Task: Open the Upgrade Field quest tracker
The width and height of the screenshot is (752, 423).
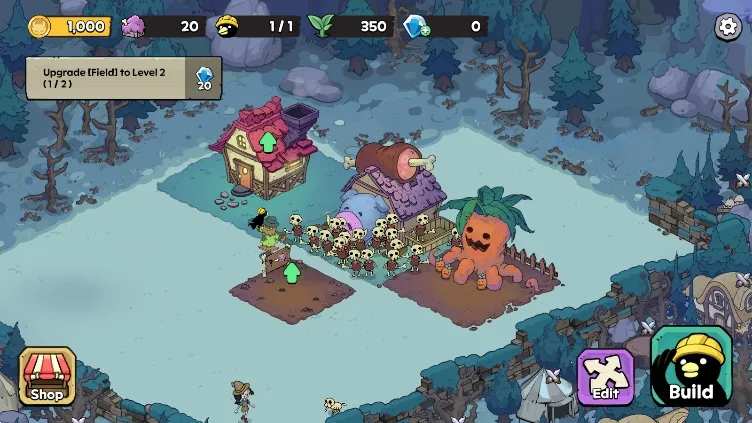Action: tap(124, 78)
